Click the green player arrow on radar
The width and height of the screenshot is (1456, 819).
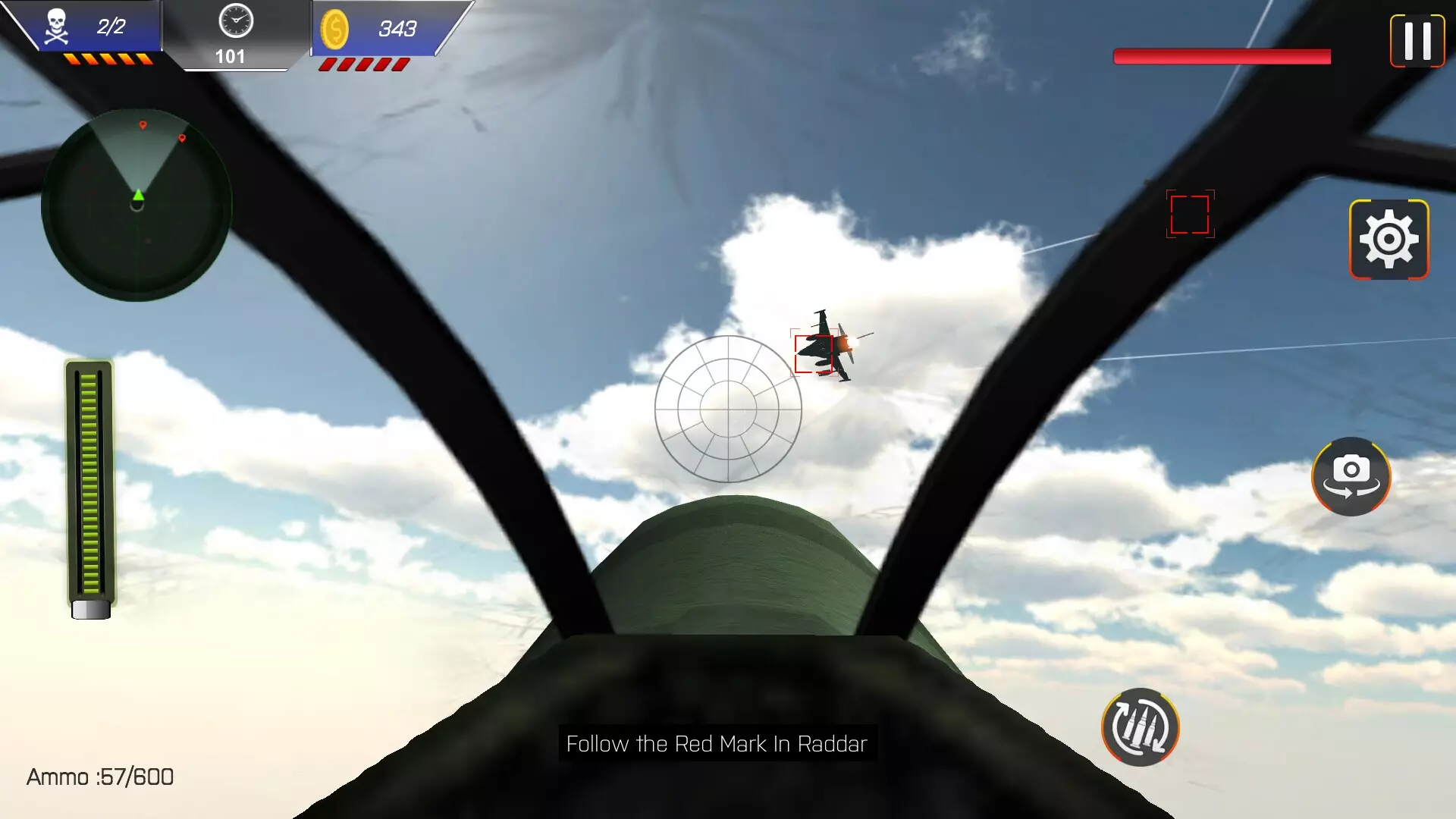click(138, 196)
